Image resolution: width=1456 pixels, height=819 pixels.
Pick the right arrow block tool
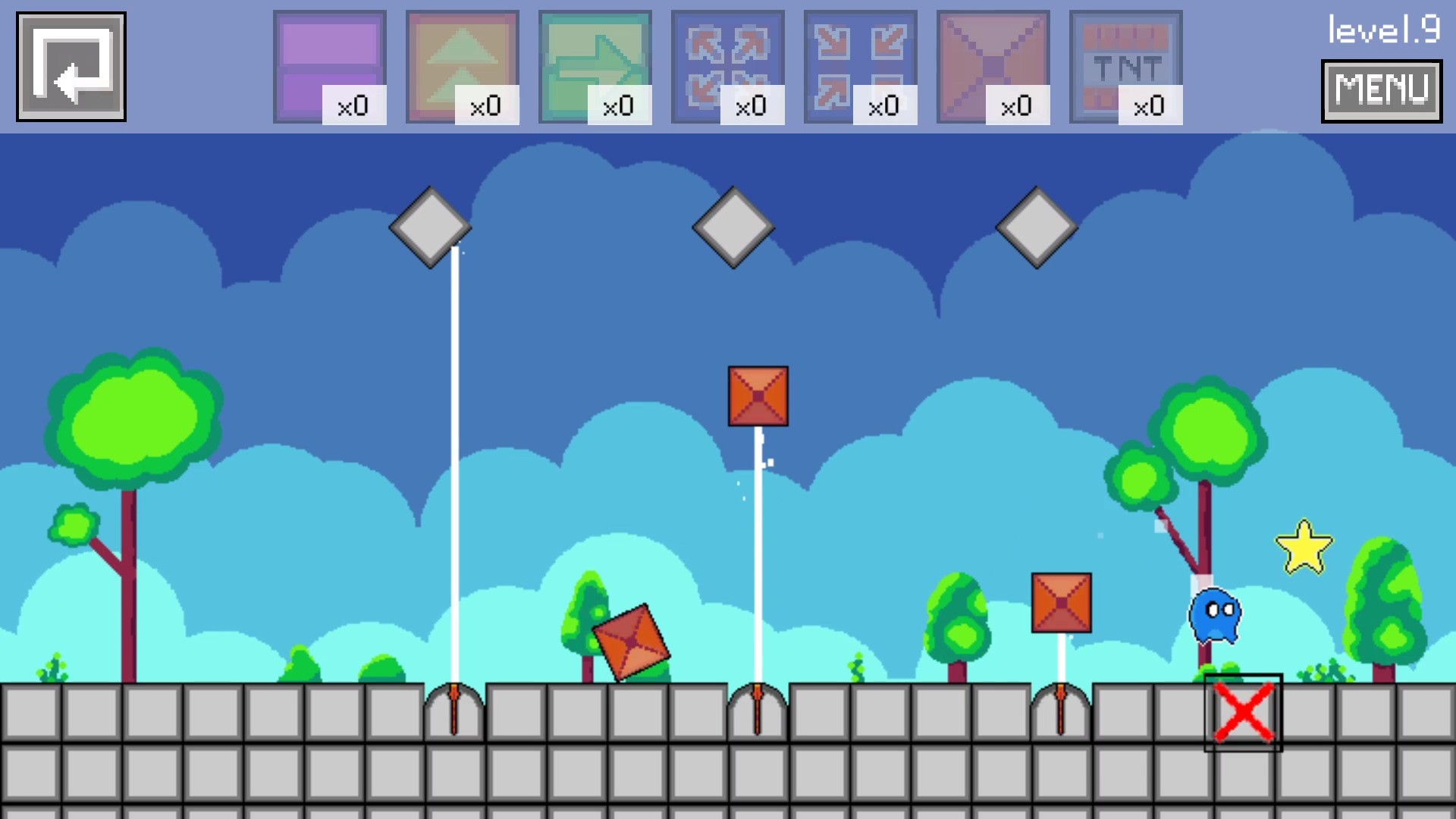(x=596, y=64)
